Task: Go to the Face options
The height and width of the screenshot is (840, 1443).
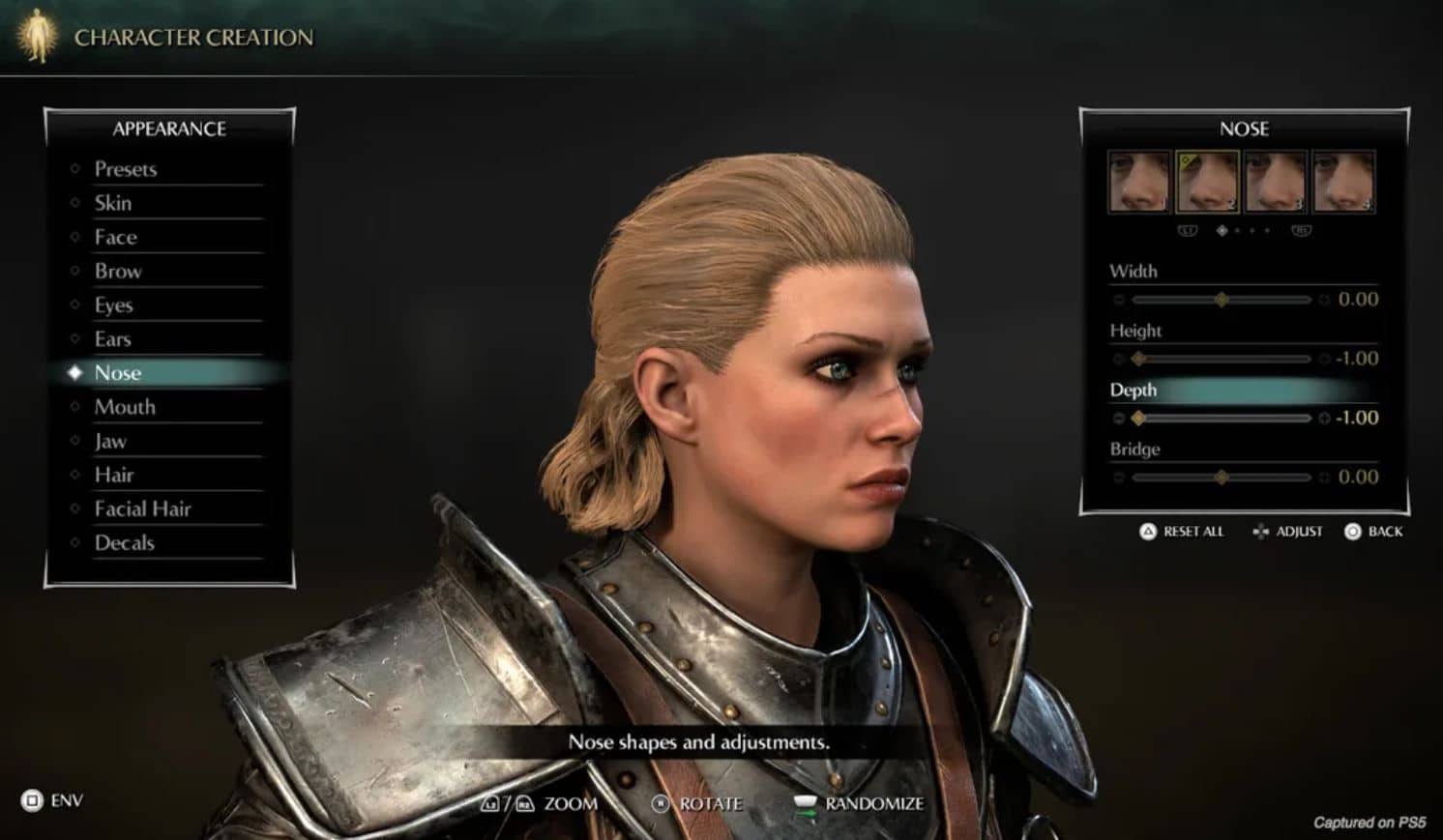Action: pos(116,237)
